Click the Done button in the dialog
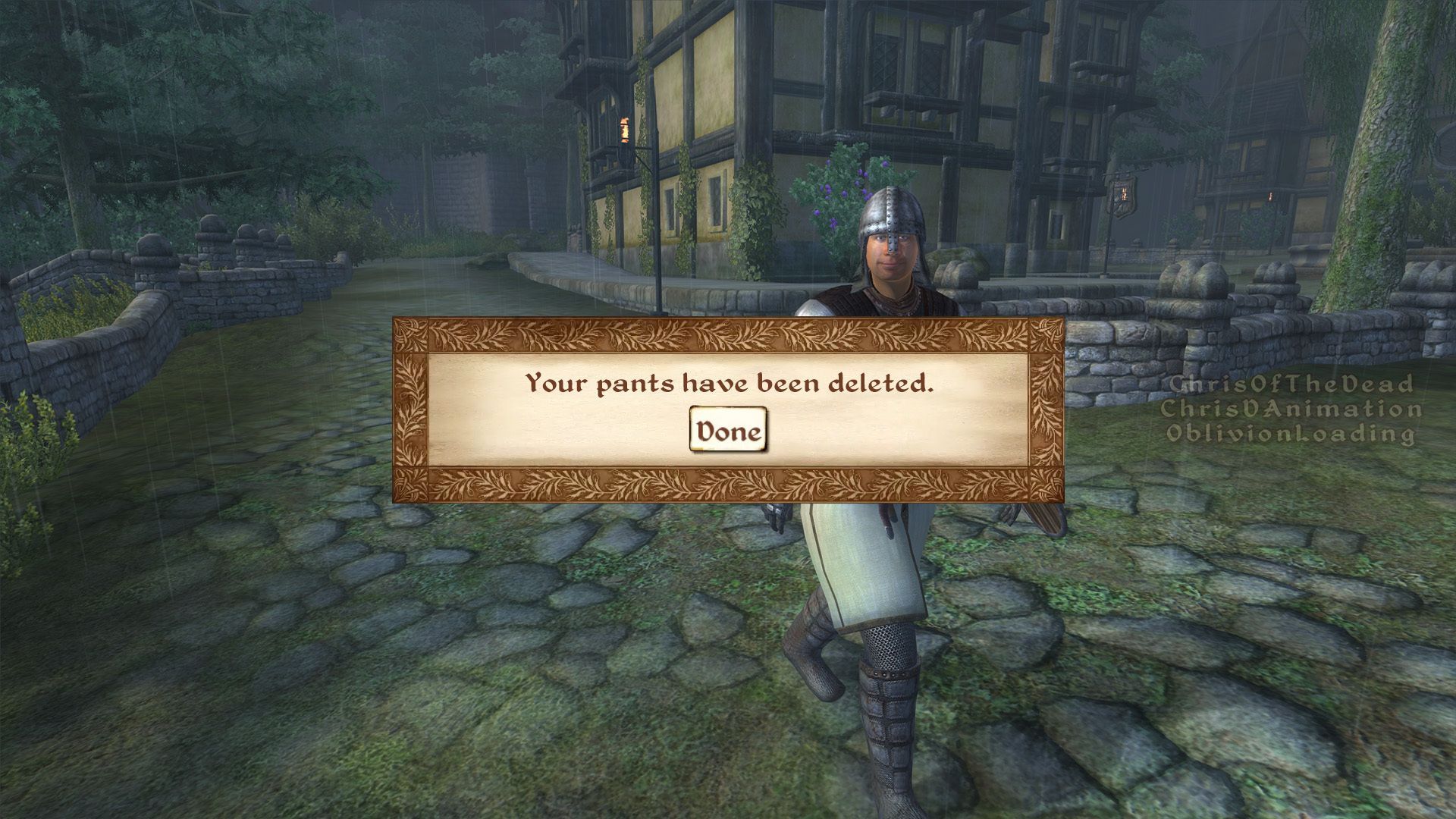 tap(728, 431)
